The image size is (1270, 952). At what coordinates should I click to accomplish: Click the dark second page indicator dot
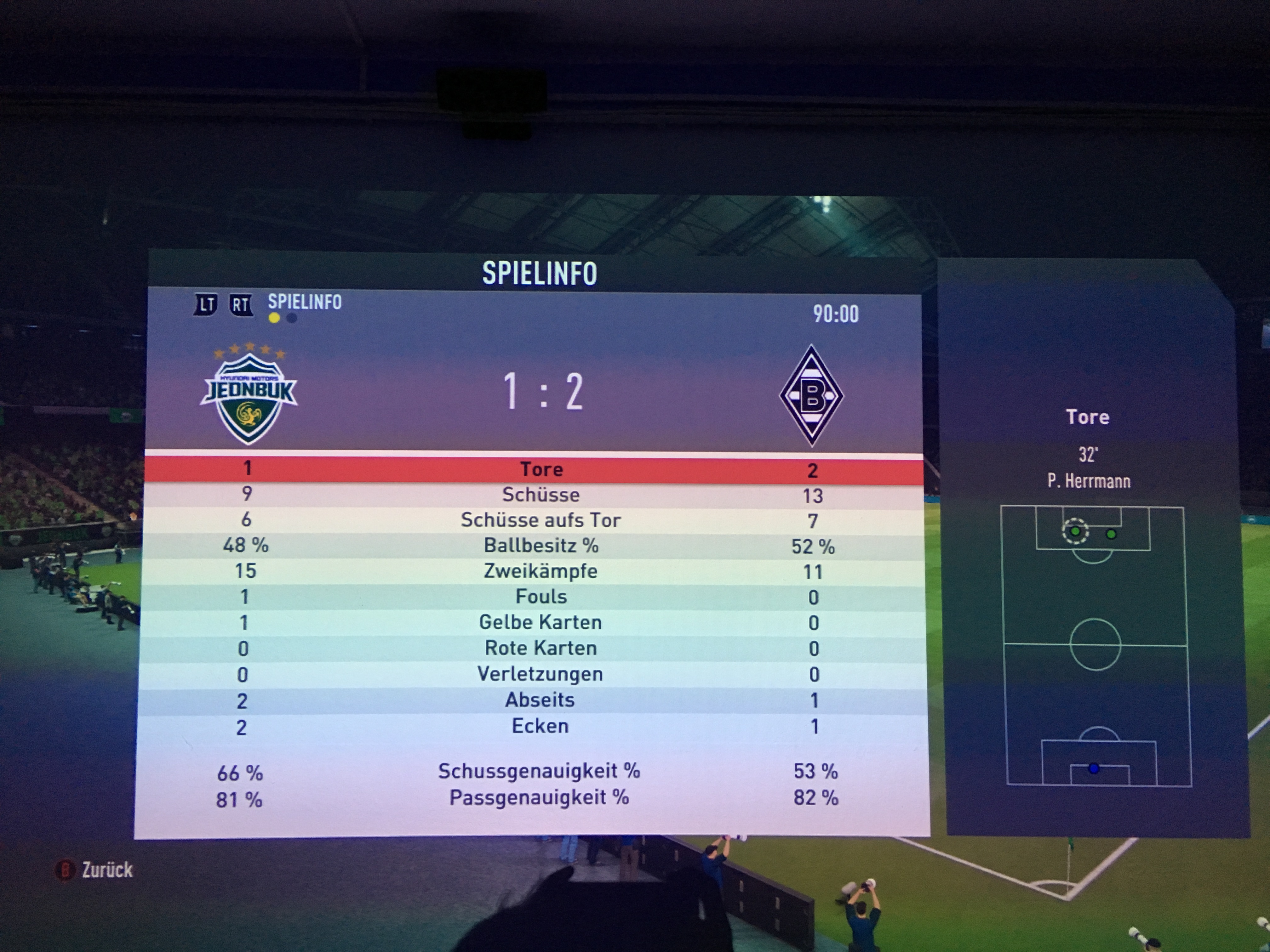(292, 318)
